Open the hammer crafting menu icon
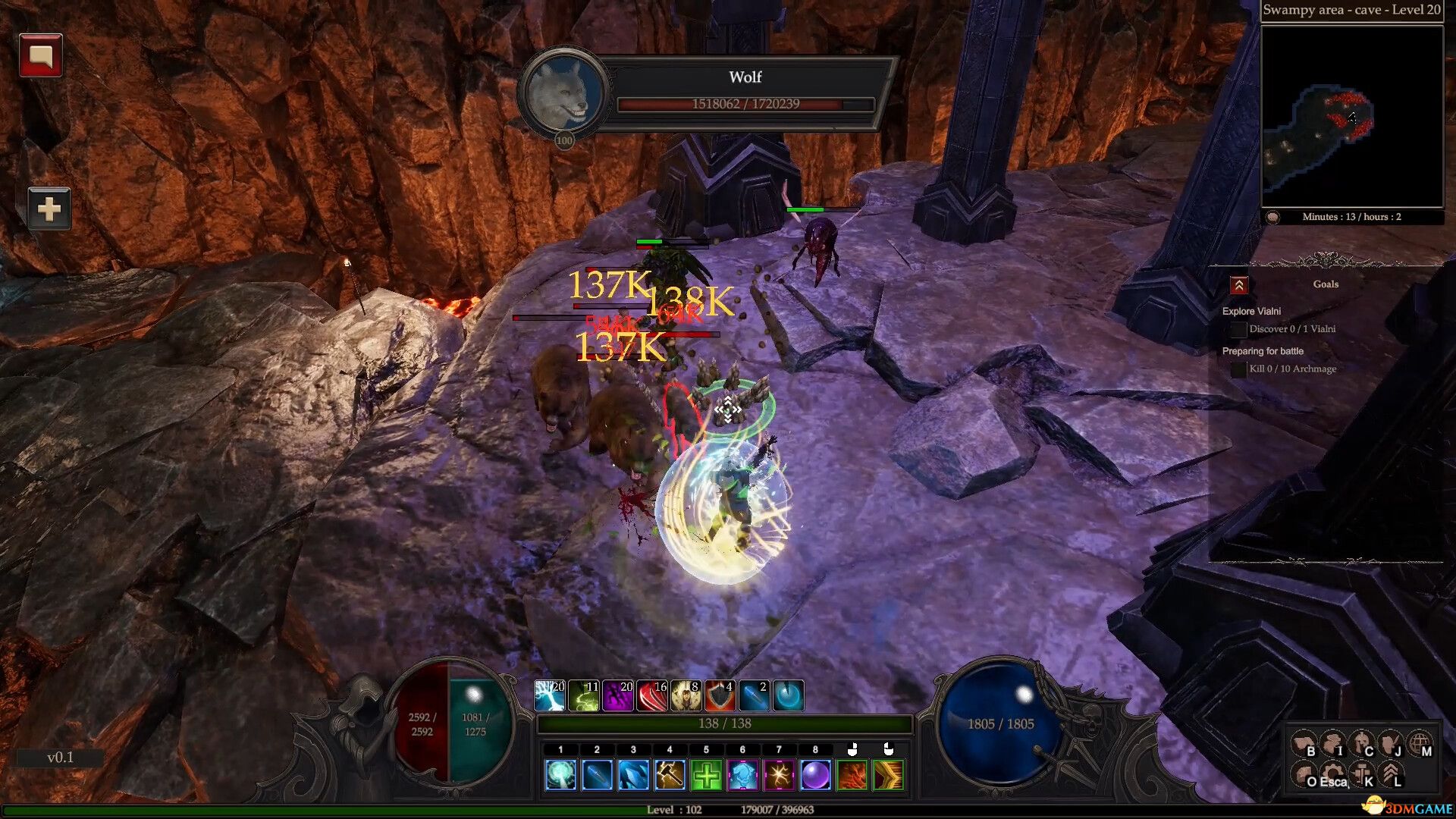 click(1362, 775)
